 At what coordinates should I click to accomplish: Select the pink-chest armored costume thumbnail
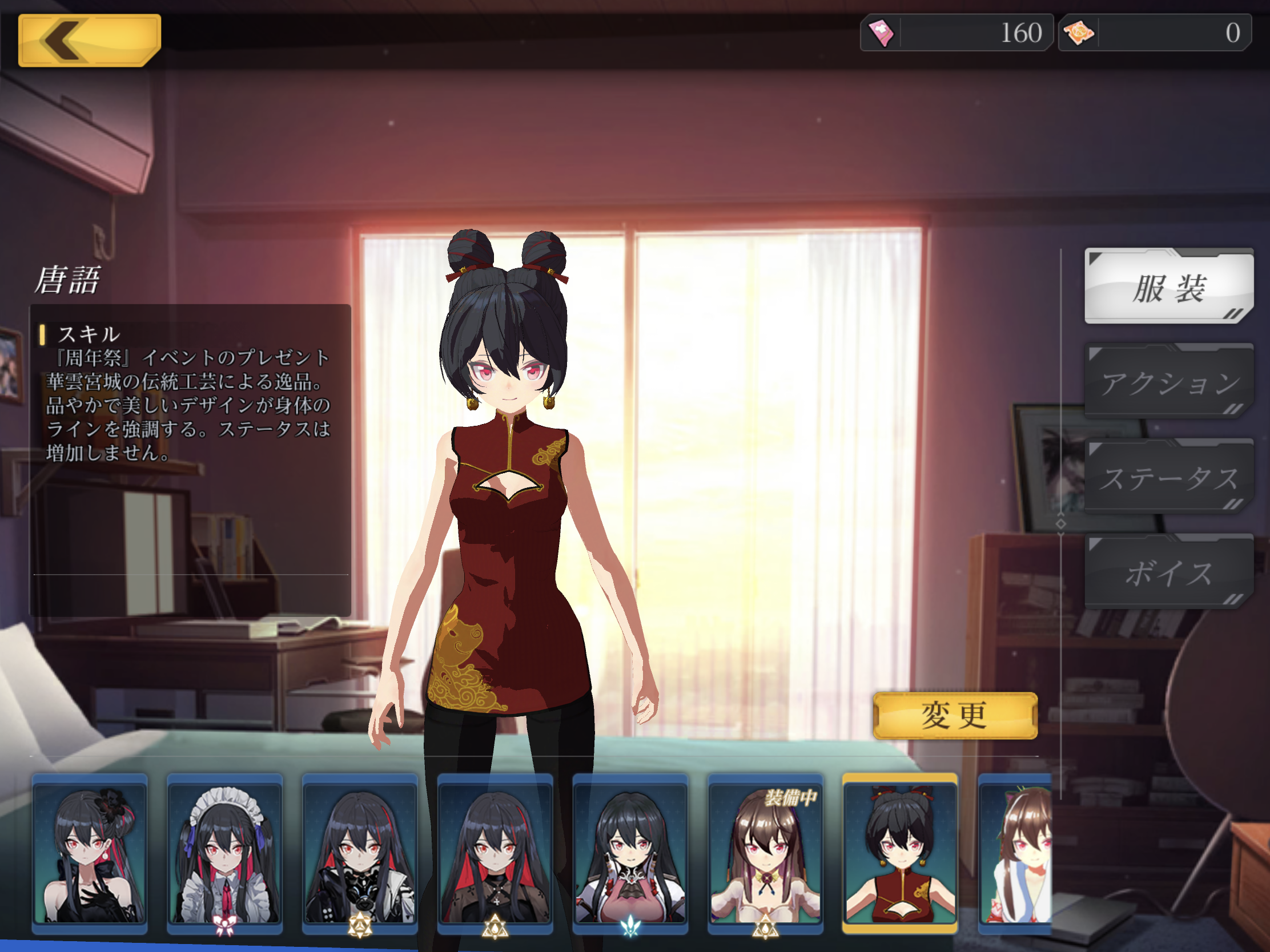click(630, 853)
